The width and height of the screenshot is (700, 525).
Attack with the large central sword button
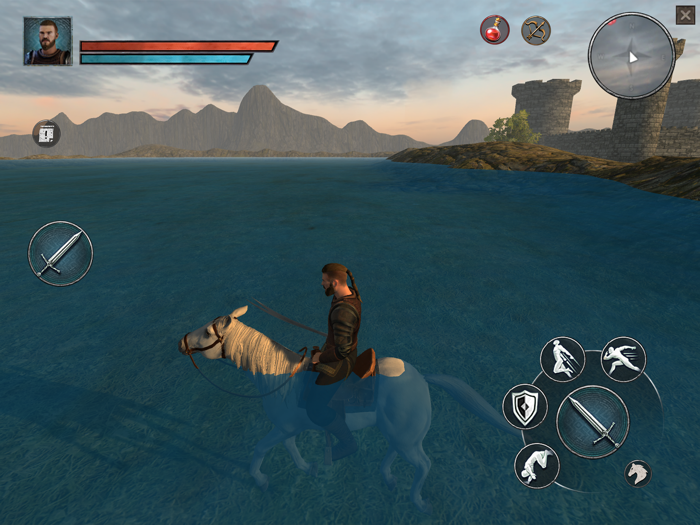click(x=593, y=421)
